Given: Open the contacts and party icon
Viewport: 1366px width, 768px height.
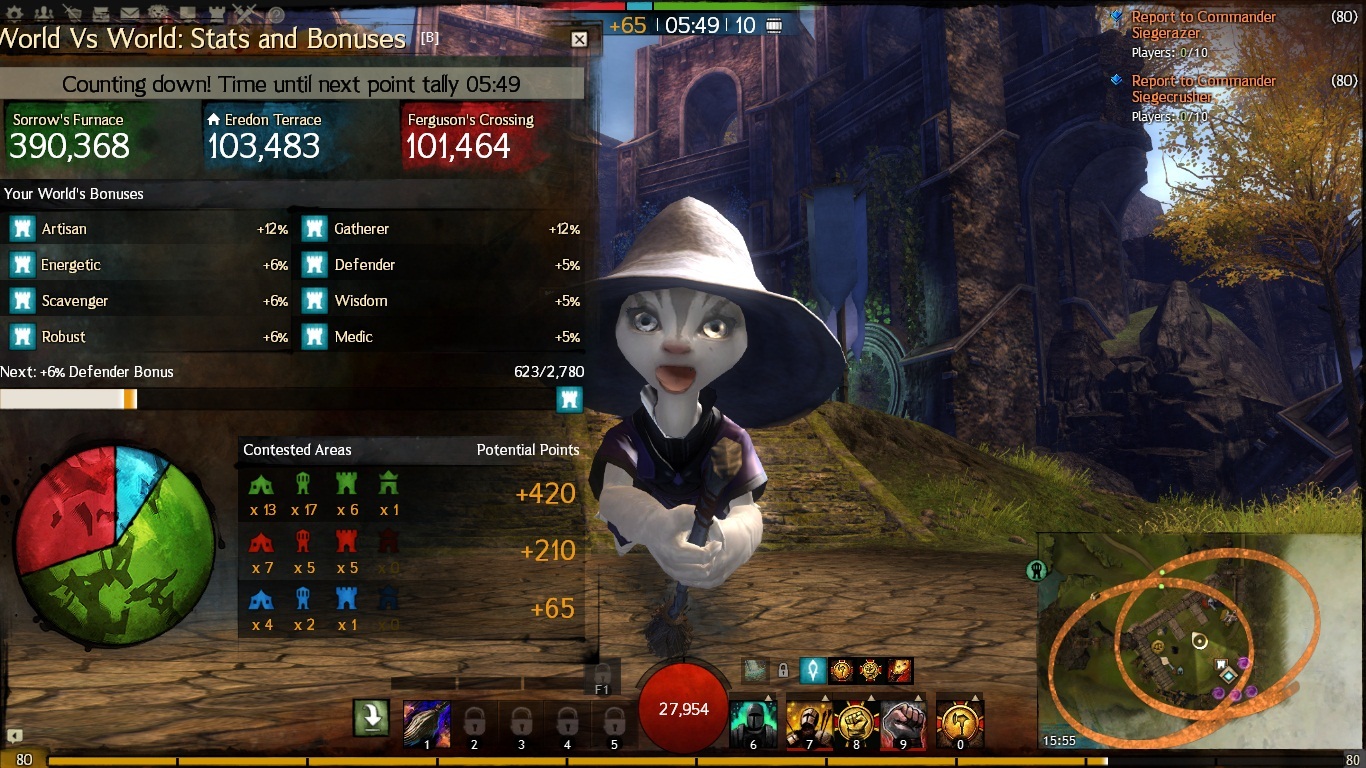Looking at the screenshot, I should (46, 14).
